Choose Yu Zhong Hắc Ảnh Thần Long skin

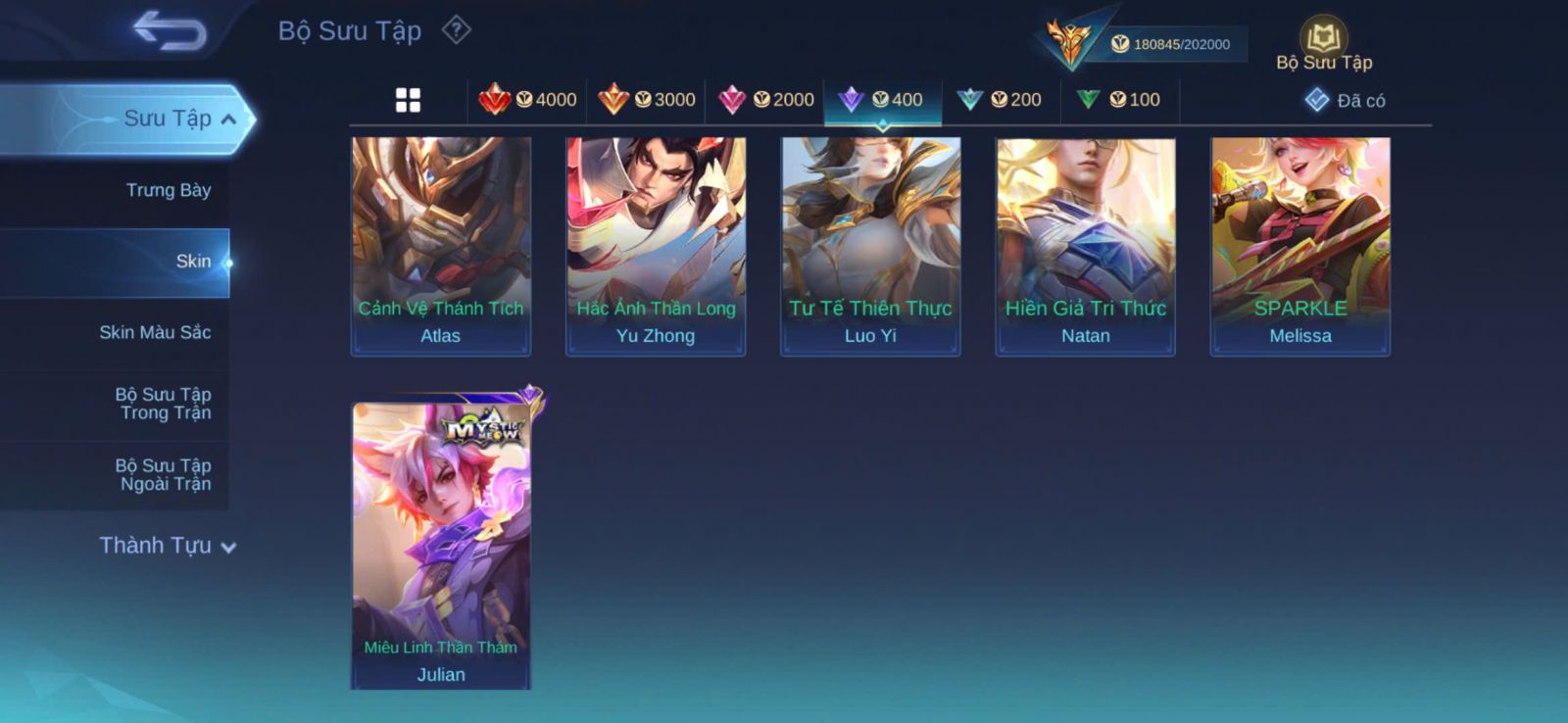click(x=656, y=245)
